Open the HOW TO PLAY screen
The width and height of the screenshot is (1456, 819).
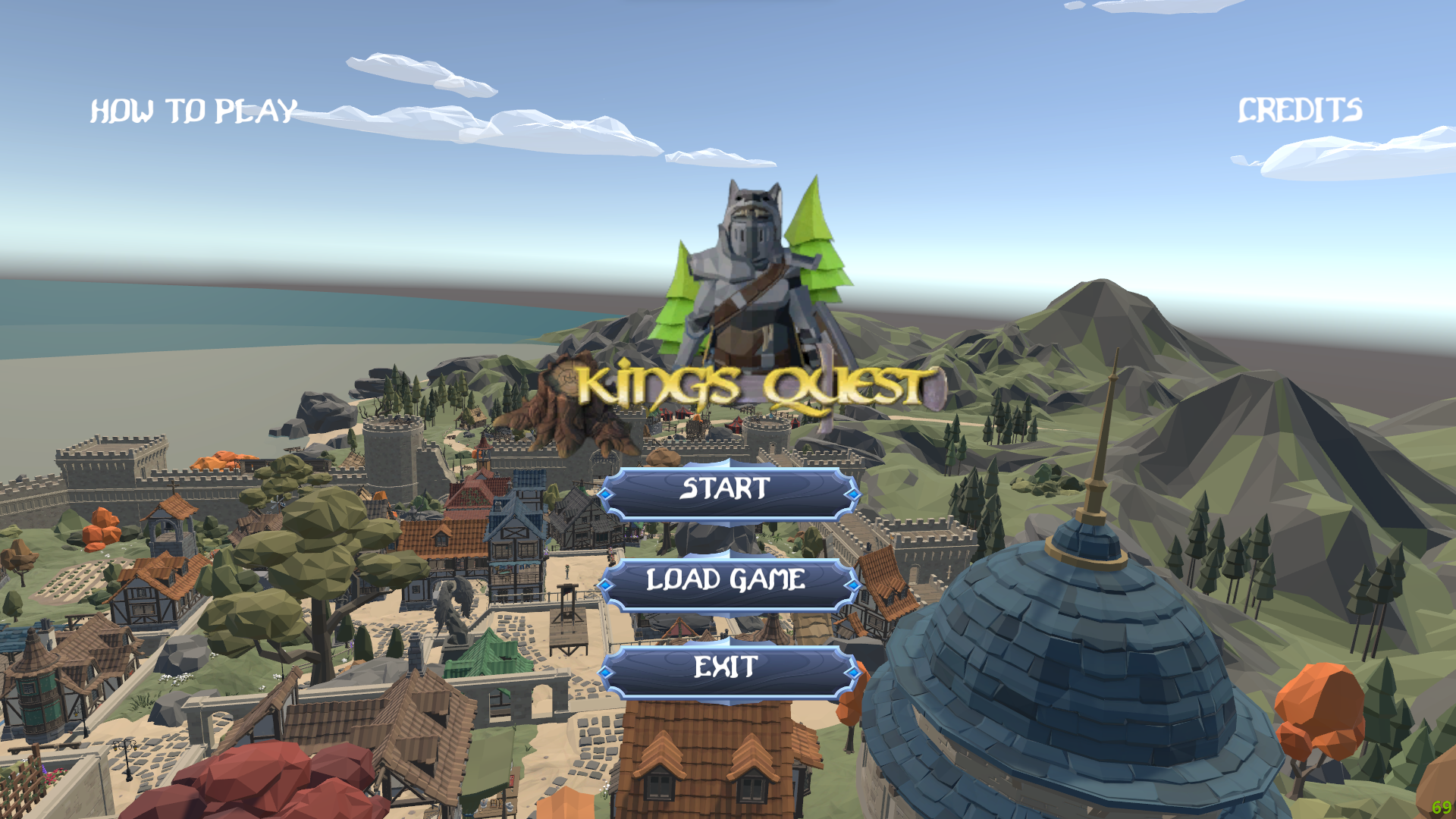193,111
